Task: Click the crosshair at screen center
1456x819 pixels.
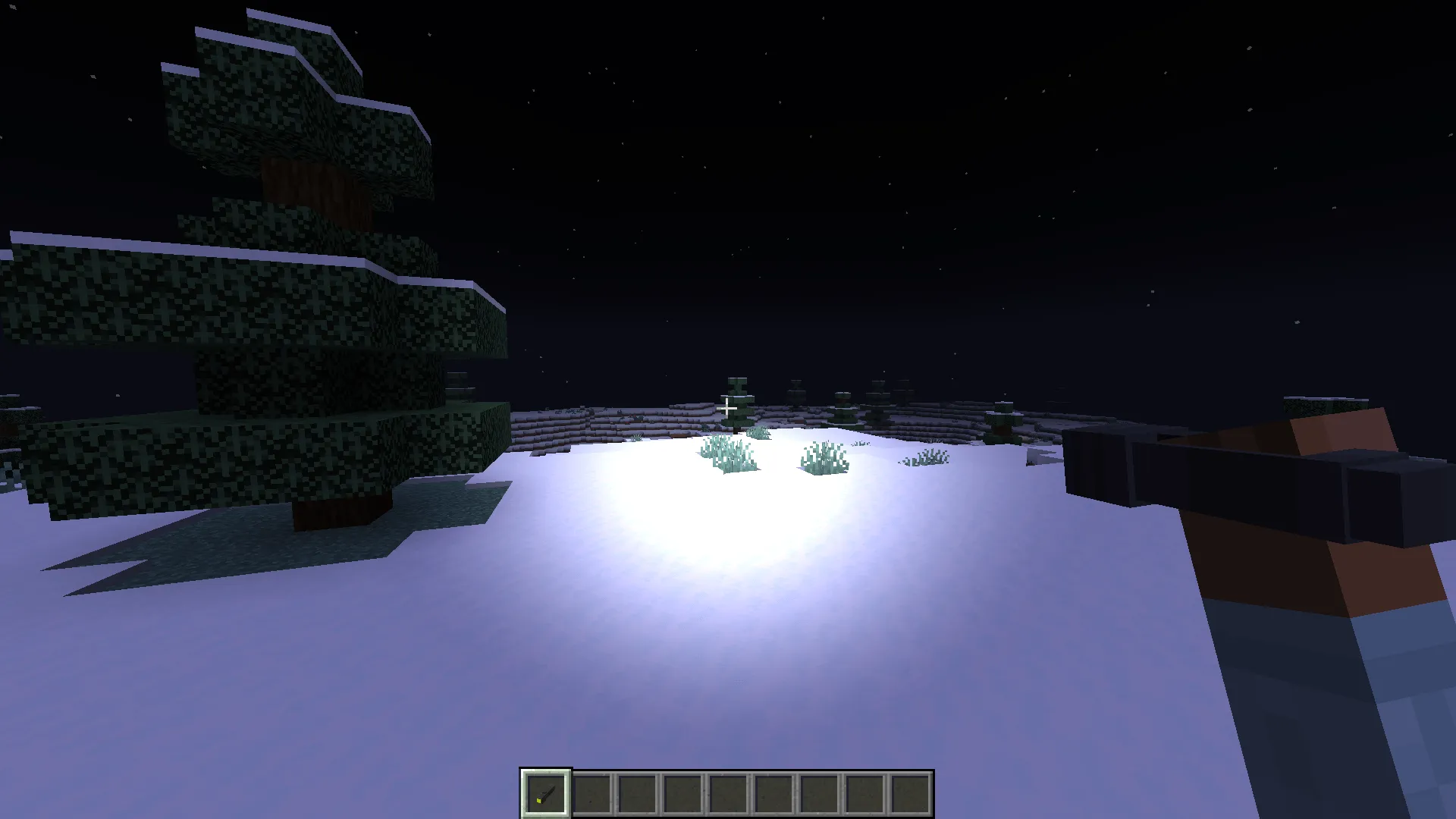Action: (728, 409)
